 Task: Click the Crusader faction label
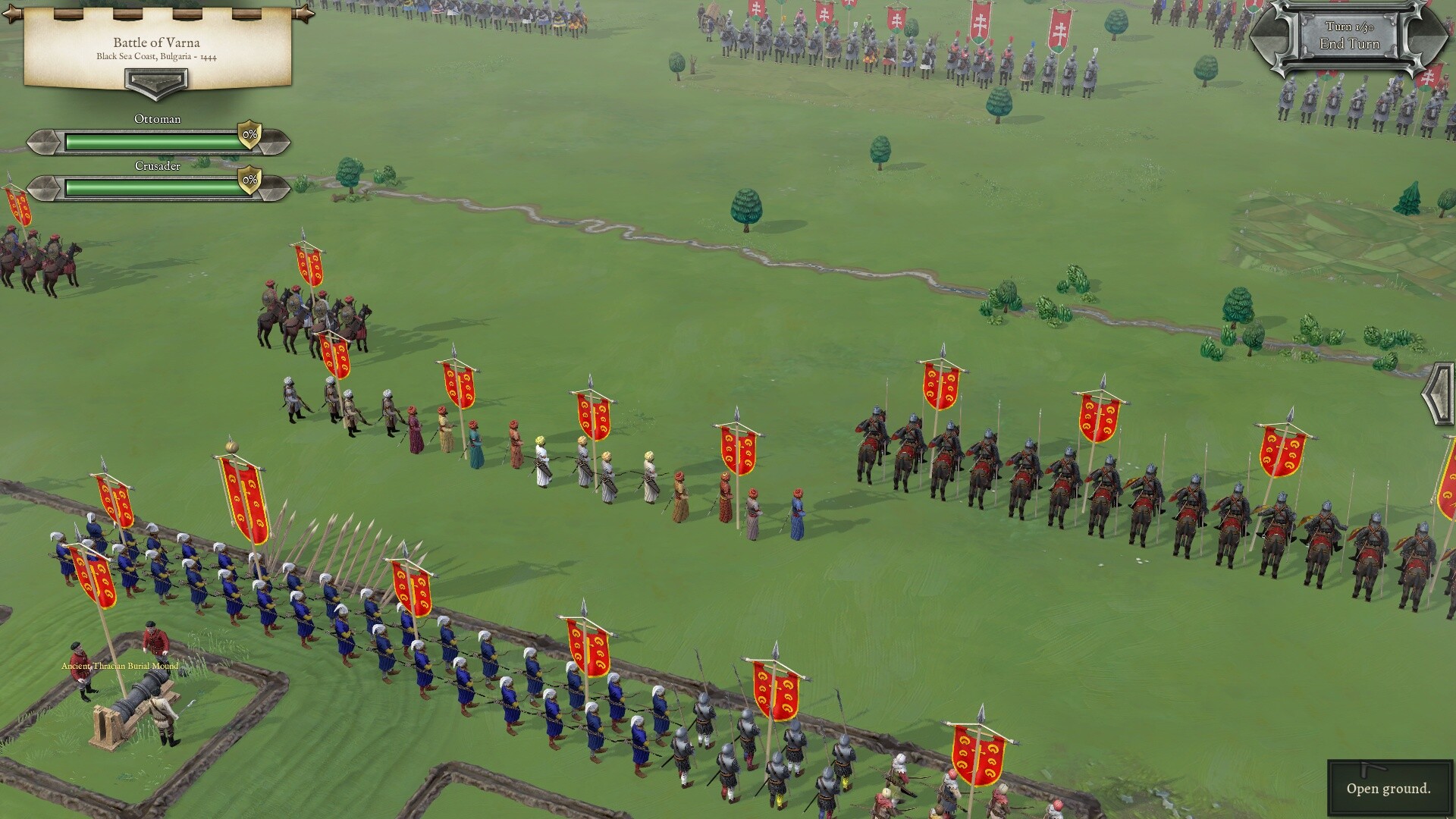point(157,165)
